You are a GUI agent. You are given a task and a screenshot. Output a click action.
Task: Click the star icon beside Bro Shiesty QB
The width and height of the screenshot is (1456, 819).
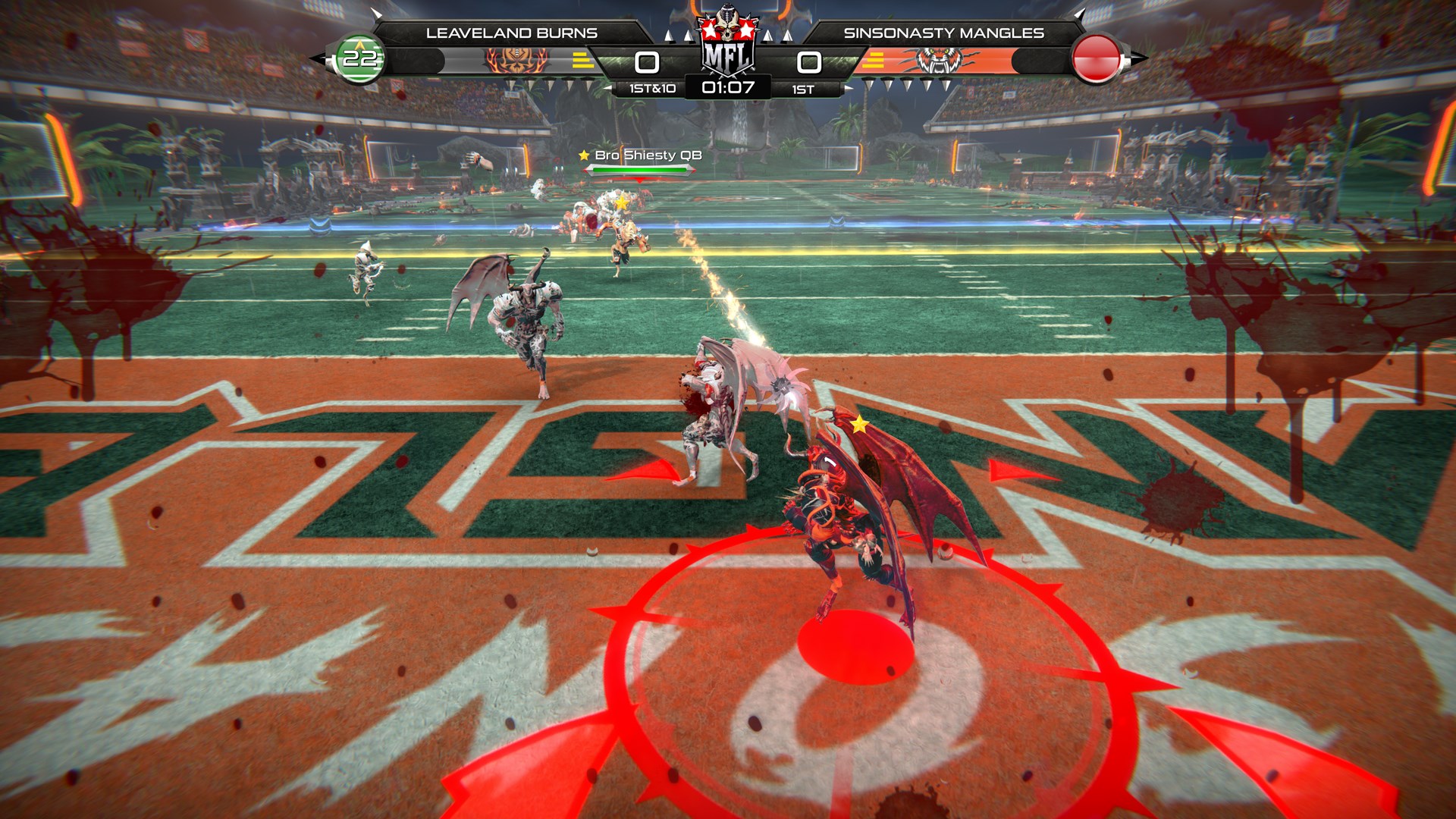(x=584, y=155)
